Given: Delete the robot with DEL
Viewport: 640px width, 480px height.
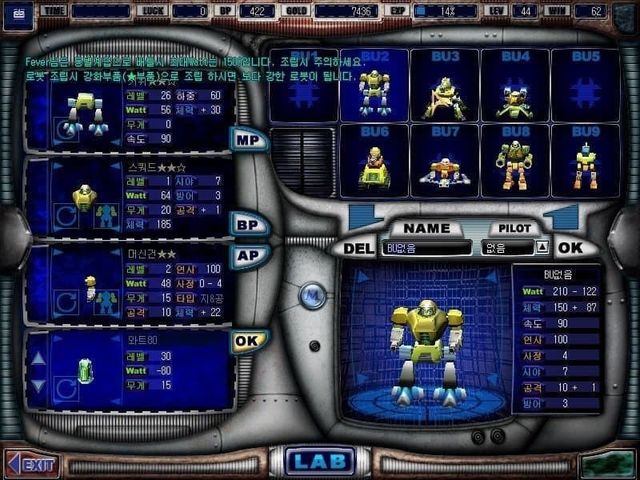Looking at the screenshot, I should [357, 248].
